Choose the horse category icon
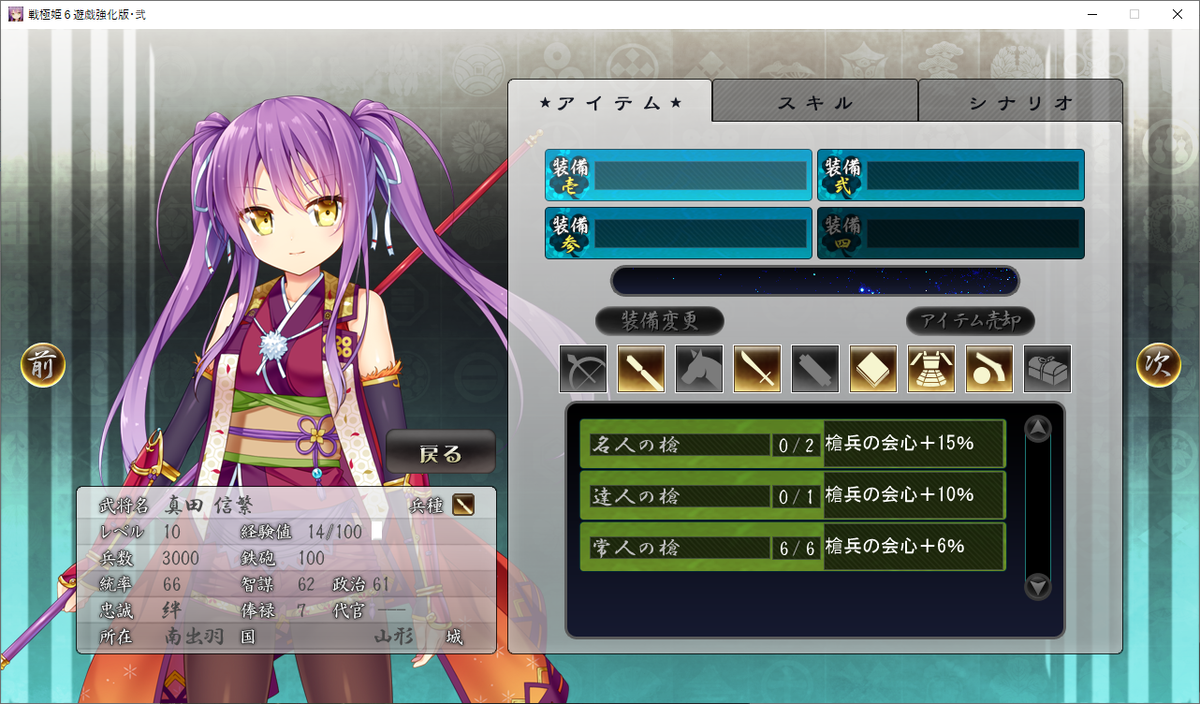The width and height of the screenshot is (1200, 704). point(700,369)
